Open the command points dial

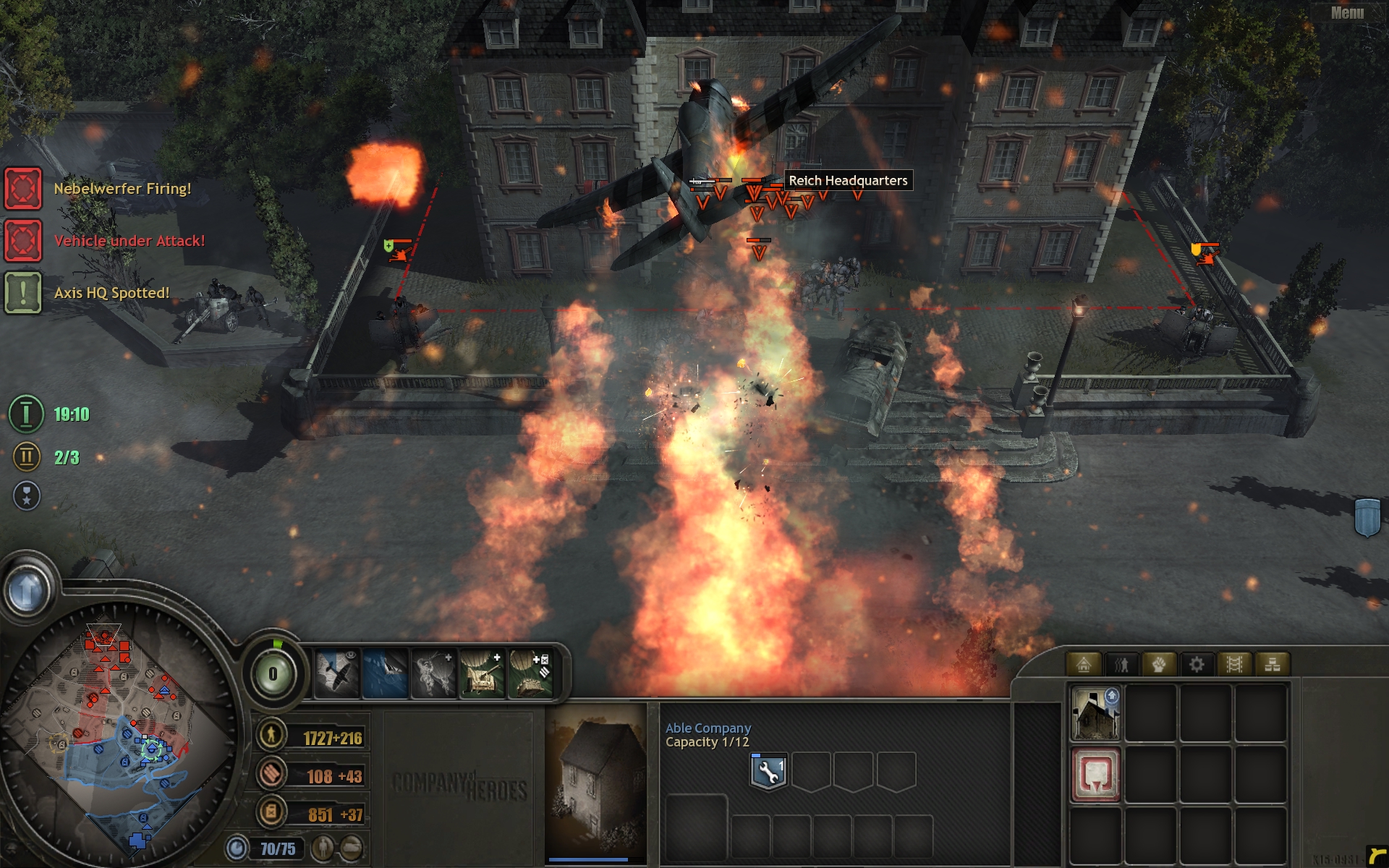point(273,674)
